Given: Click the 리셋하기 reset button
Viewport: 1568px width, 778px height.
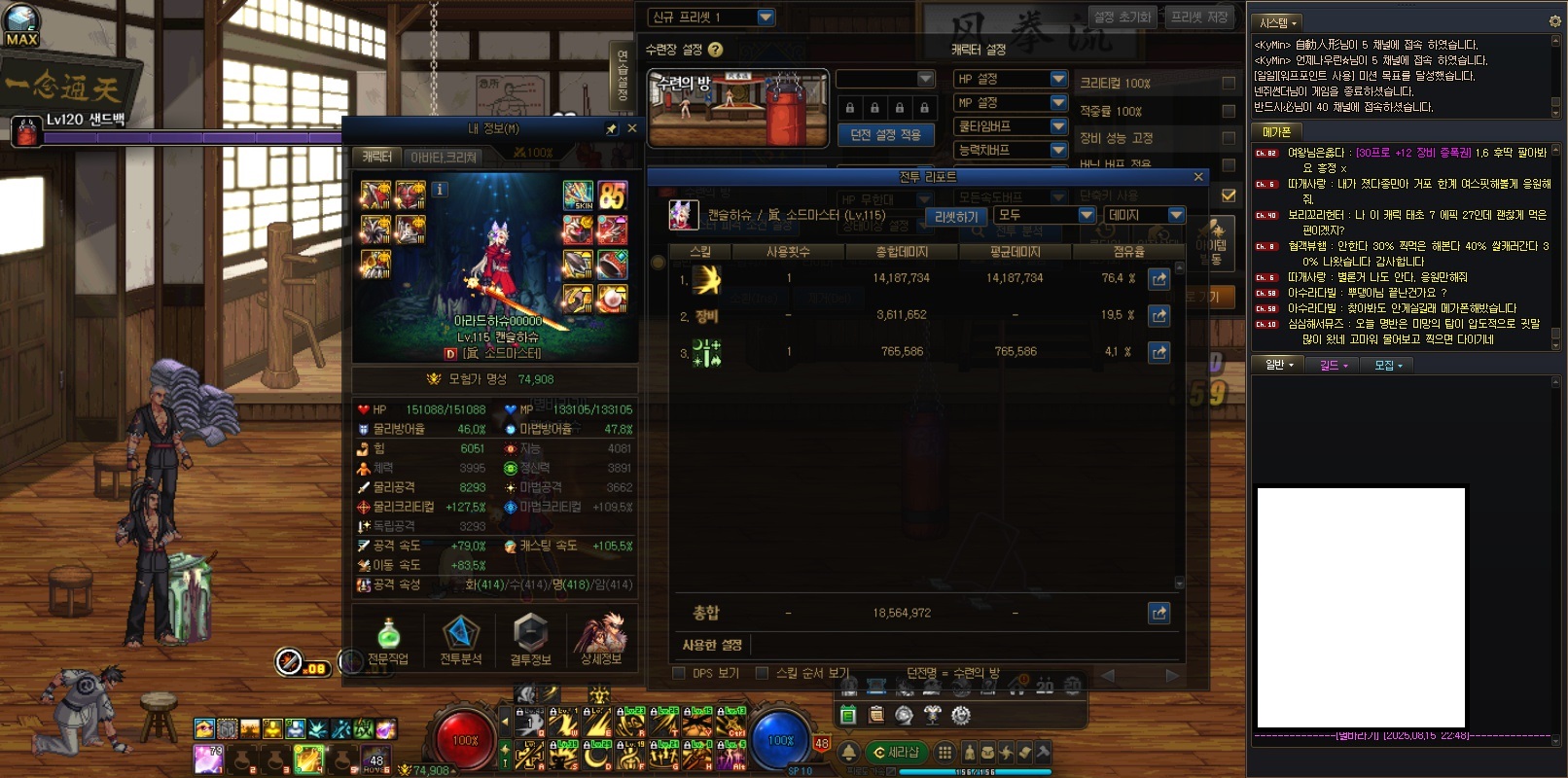Looking at the screenshot, I should pos(955,216).
